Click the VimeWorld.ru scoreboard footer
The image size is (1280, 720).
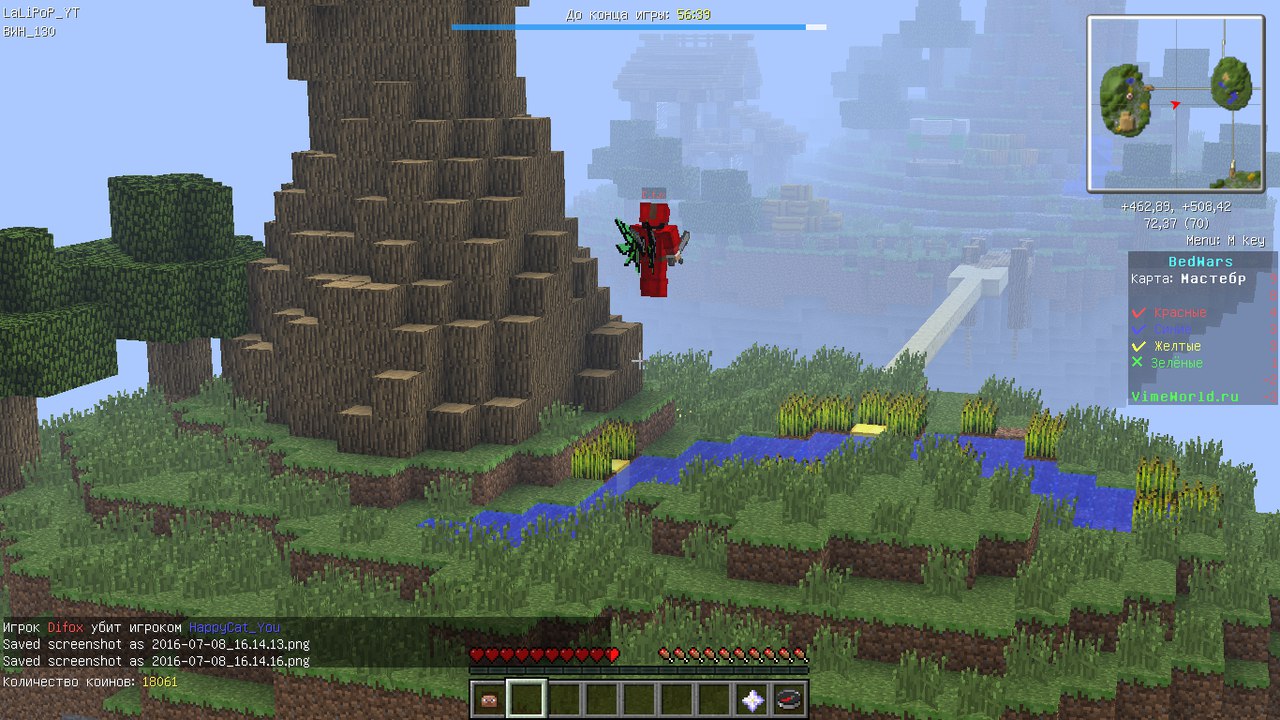(1185, 397)
